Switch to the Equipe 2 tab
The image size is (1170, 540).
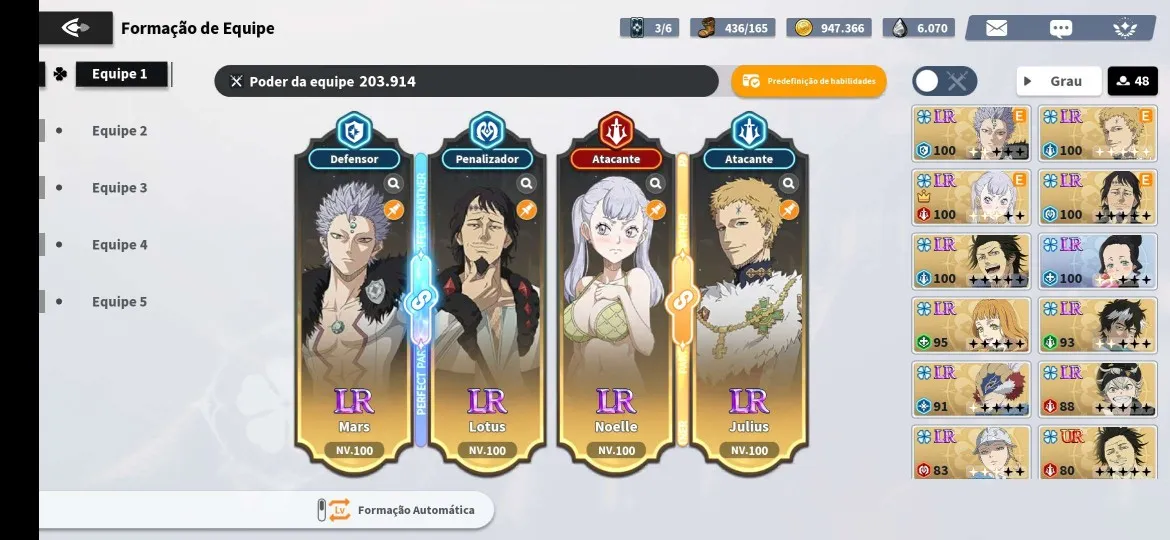(x=119, y=131)
